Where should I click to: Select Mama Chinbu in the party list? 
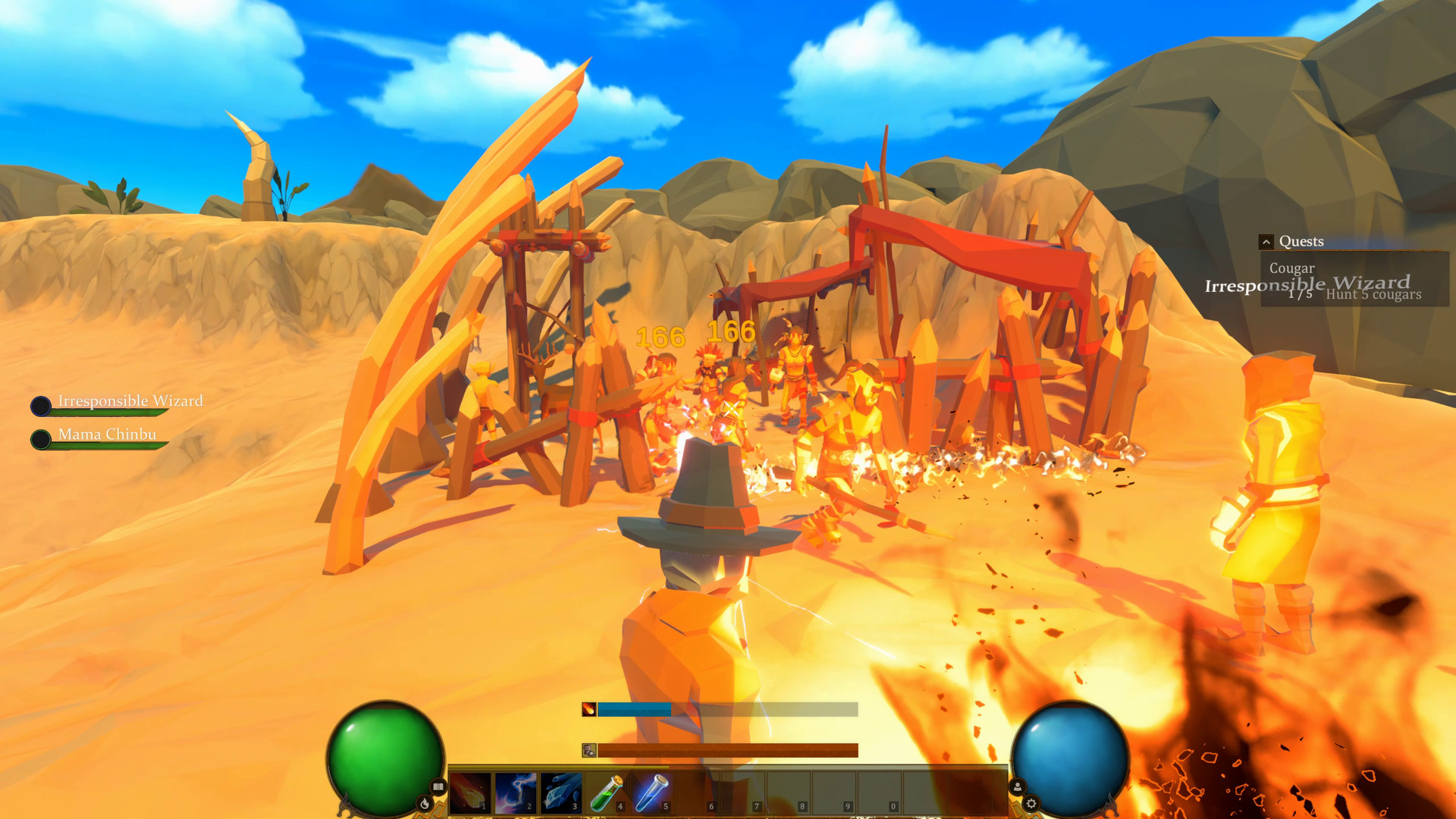(x=106, y=435)
